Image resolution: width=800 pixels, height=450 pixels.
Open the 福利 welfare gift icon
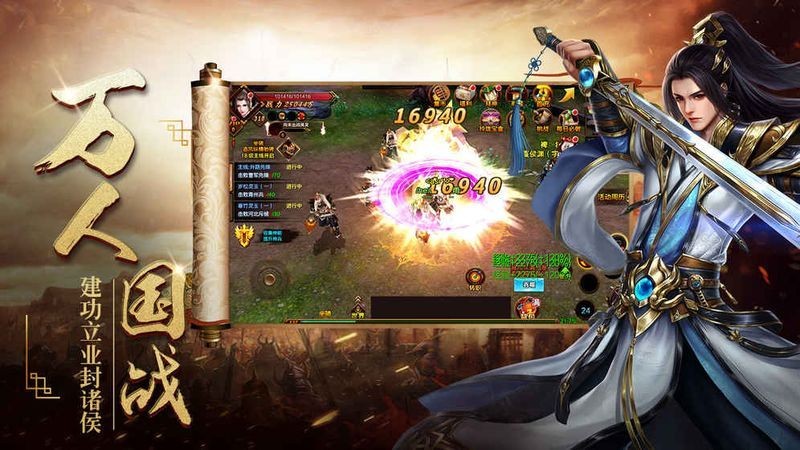click(x=465, y=93)
